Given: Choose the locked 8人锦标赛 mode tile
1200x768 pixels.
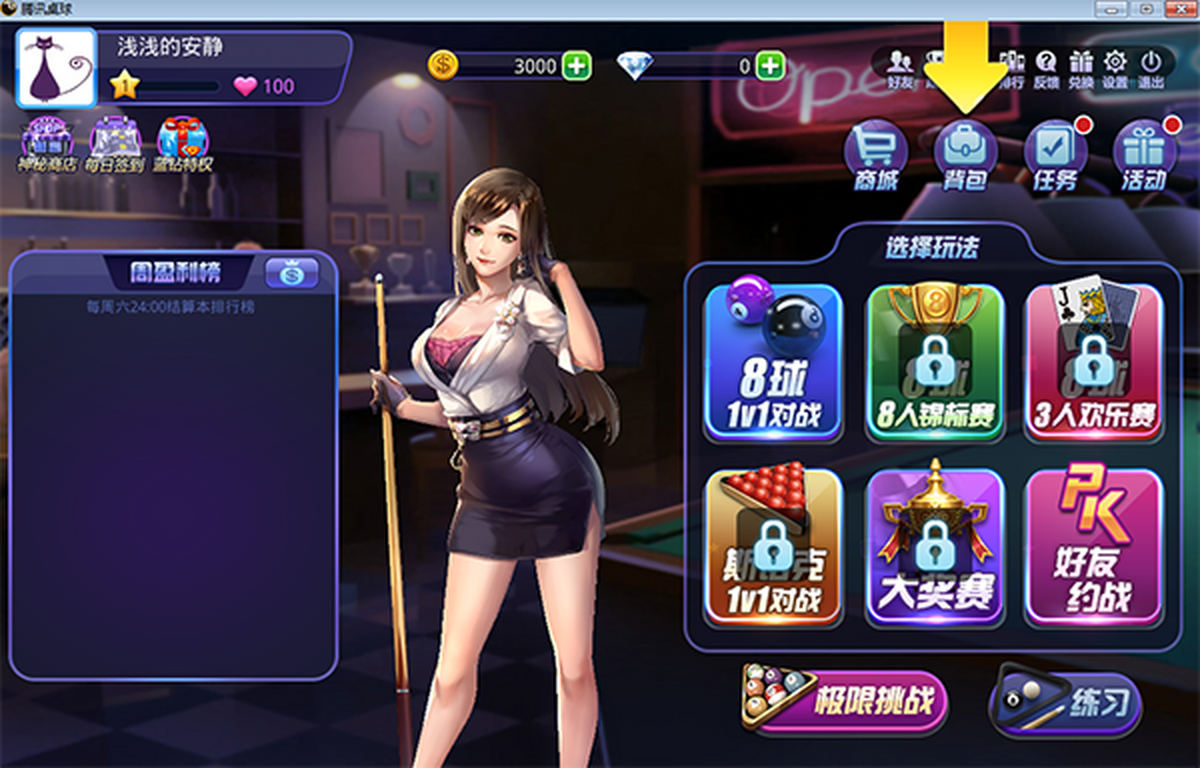Looking at the screenshot, I should (934, 362).
